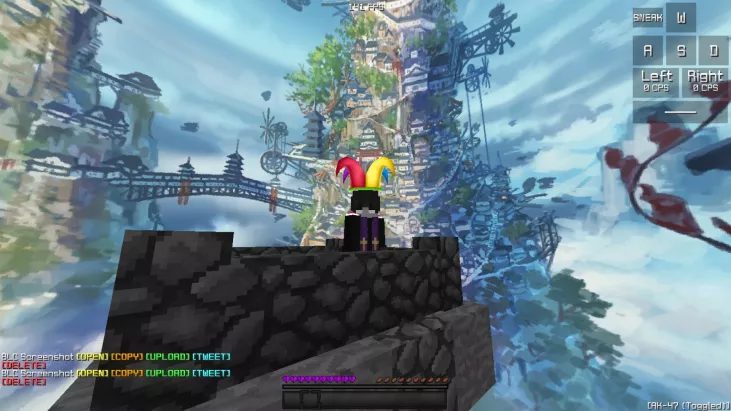This screenshot has height=411, width=731.
Task: Upload the first BLC screenshot from chat
Action: [168, 357]
